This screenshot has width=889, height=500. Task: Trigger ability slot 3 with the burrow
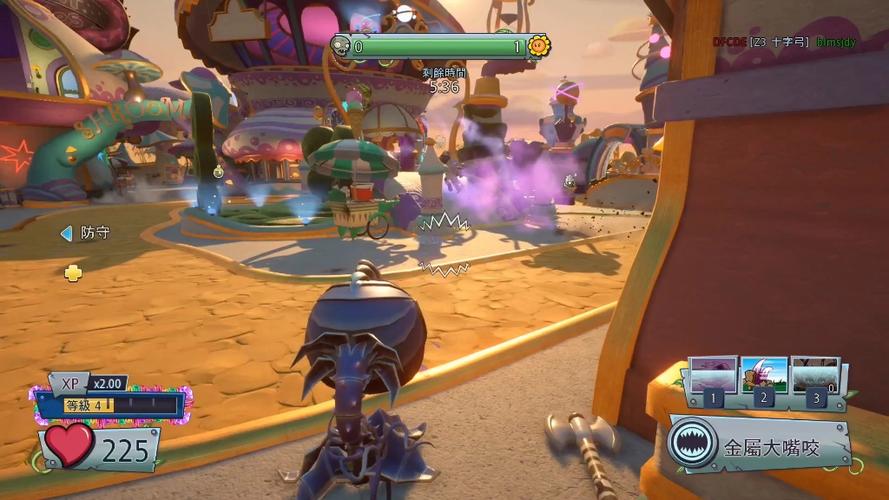pyautogui.click(x=815, y=375)
